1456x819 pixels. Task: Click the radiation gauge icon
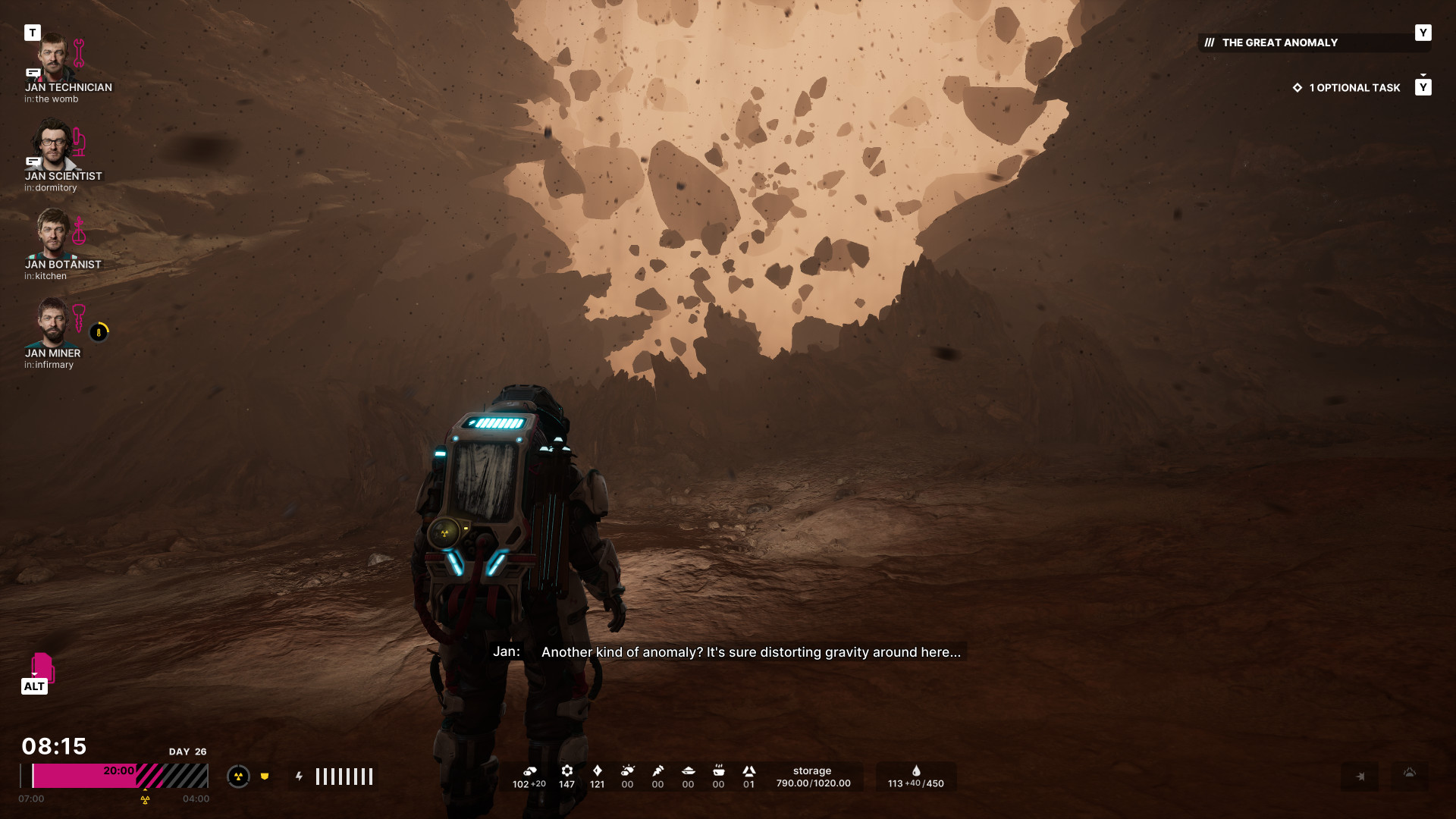pyautogui.click(x=238, y=777)
